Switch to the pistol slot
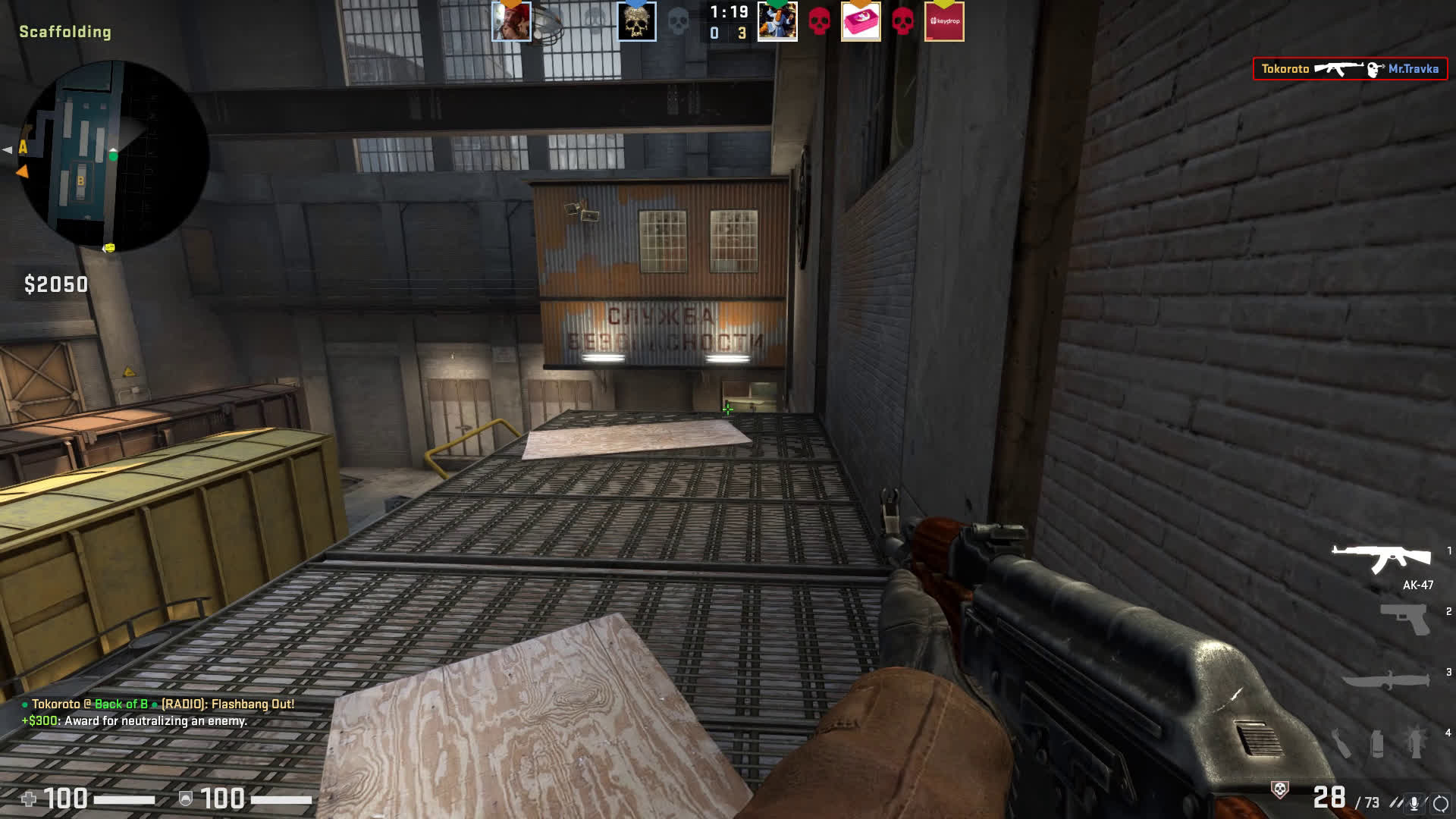Screen dimensions: 1456x819 (1404, 618)
